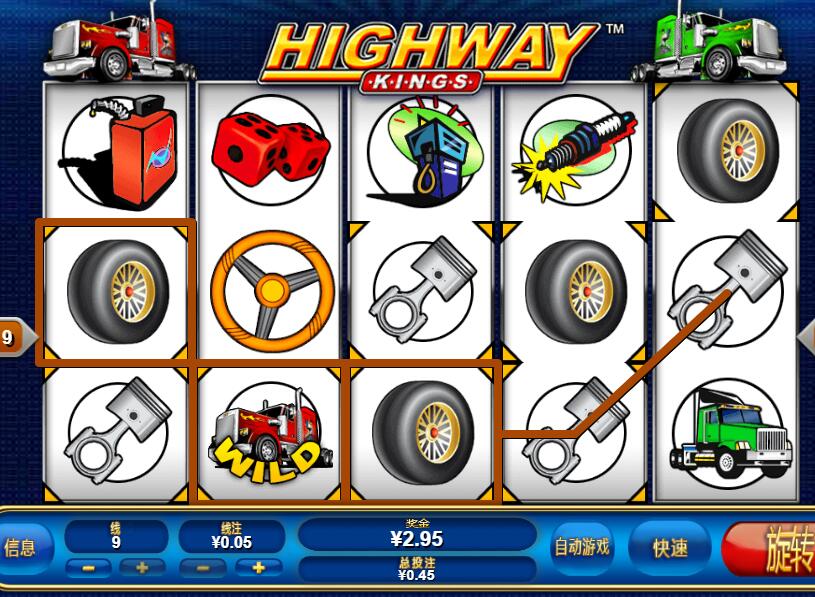Open the 信息 info panel

point(22,547)
